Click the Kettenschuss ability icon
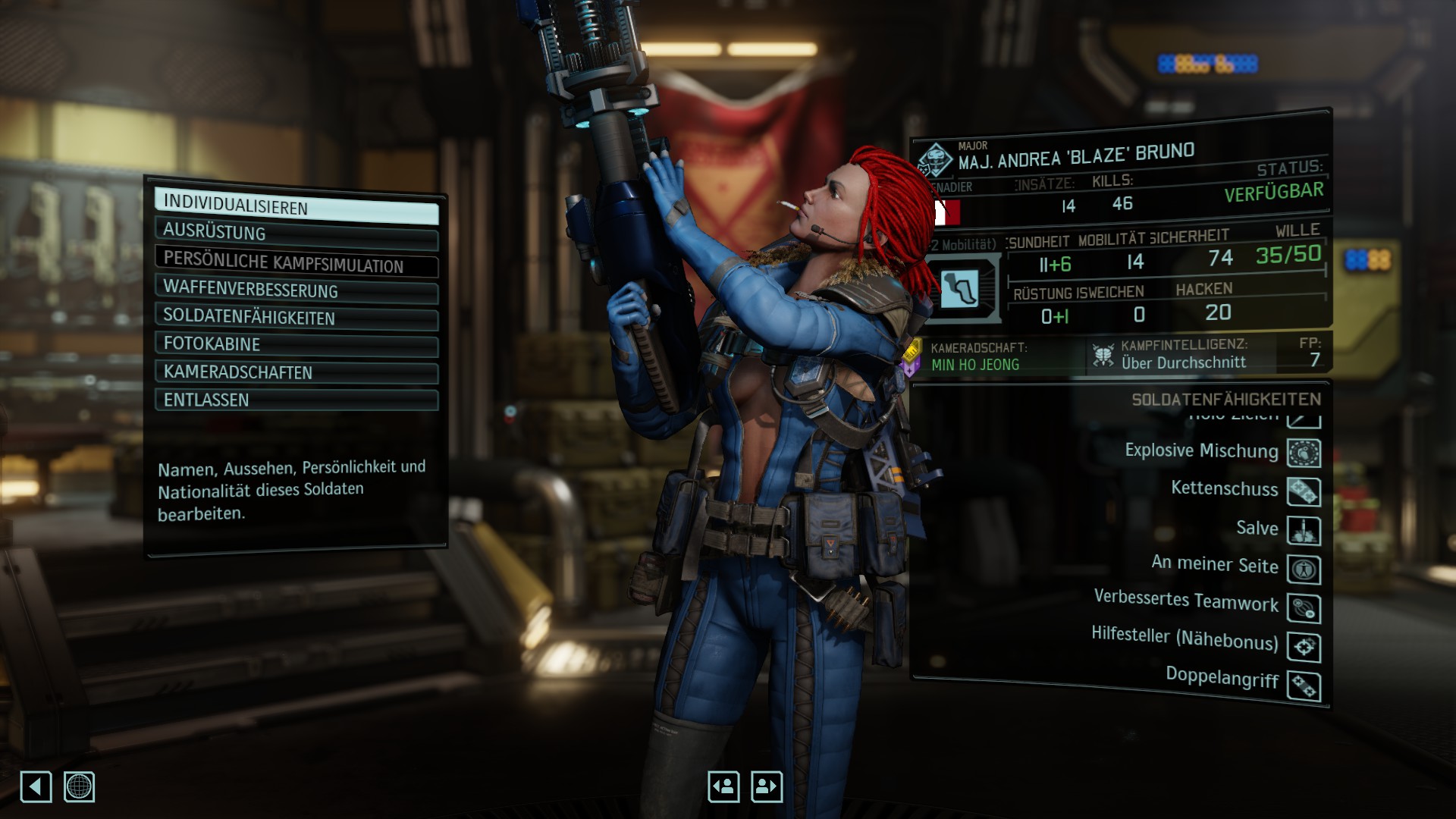 point(1304,492)
